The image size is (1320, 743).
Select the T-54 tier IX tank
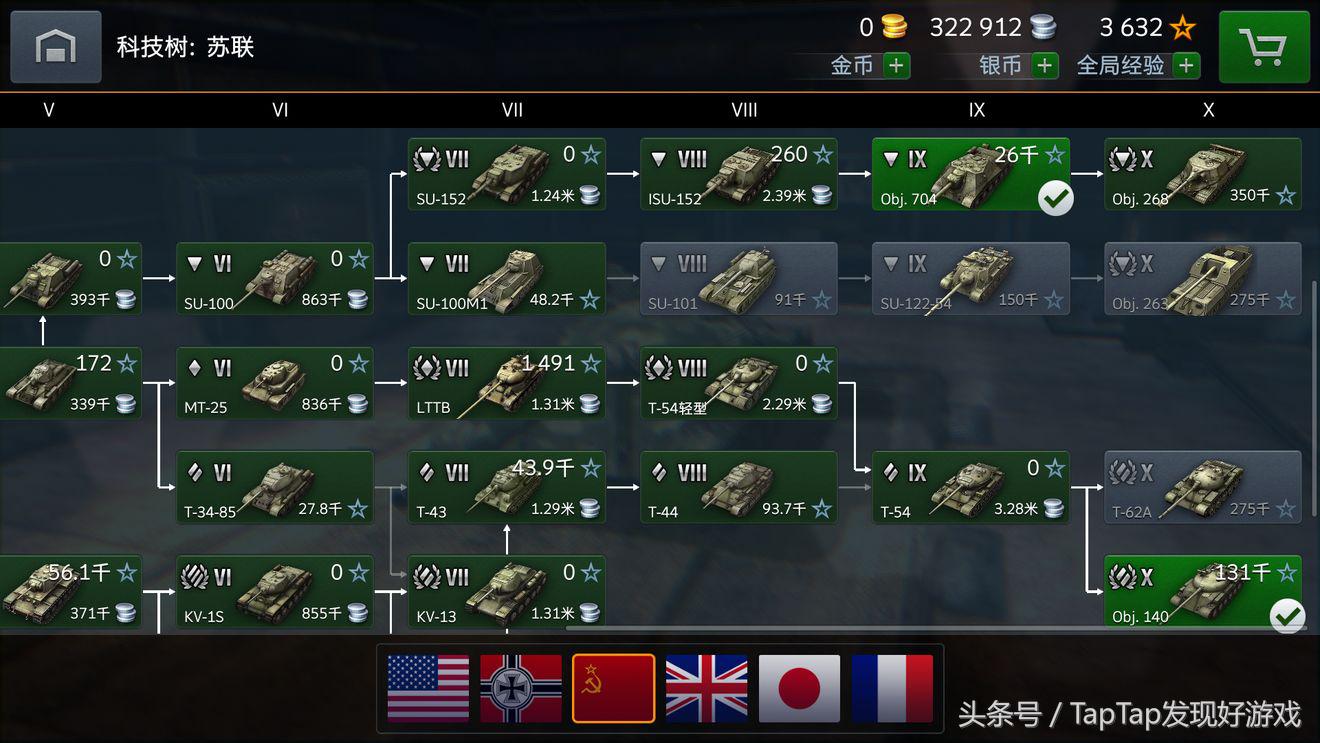coord(970,488)
